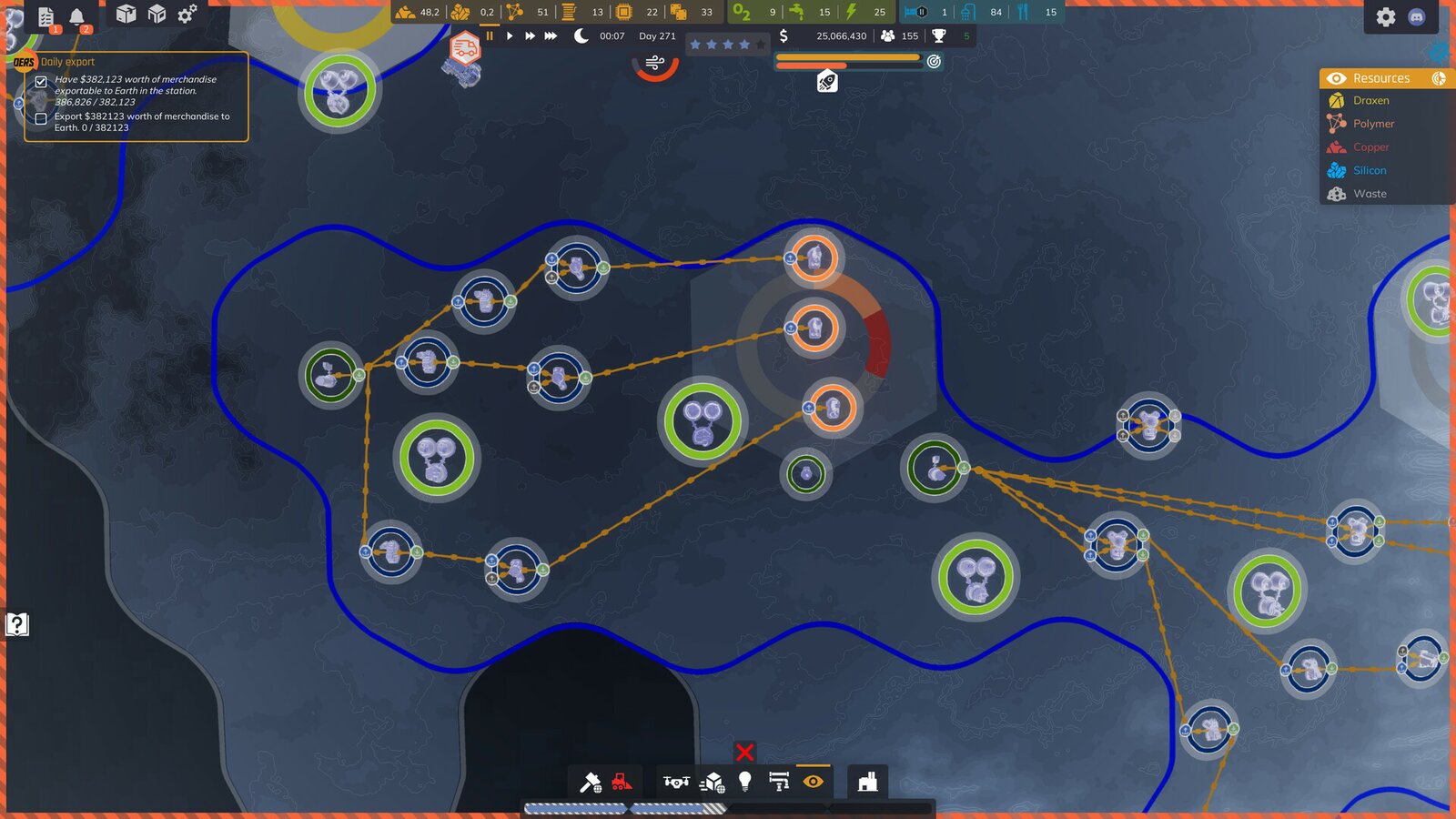The width and height of the screenshot is (1456, 819).
Task: Click the rocket export icon below progress bars
Action: click(x=827, y=80)
